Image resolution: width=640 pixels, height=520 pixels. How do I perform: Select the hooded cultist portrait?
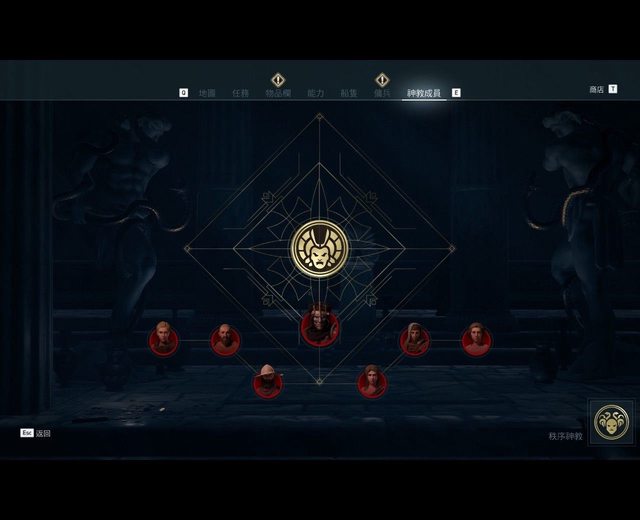click(414, 340)
